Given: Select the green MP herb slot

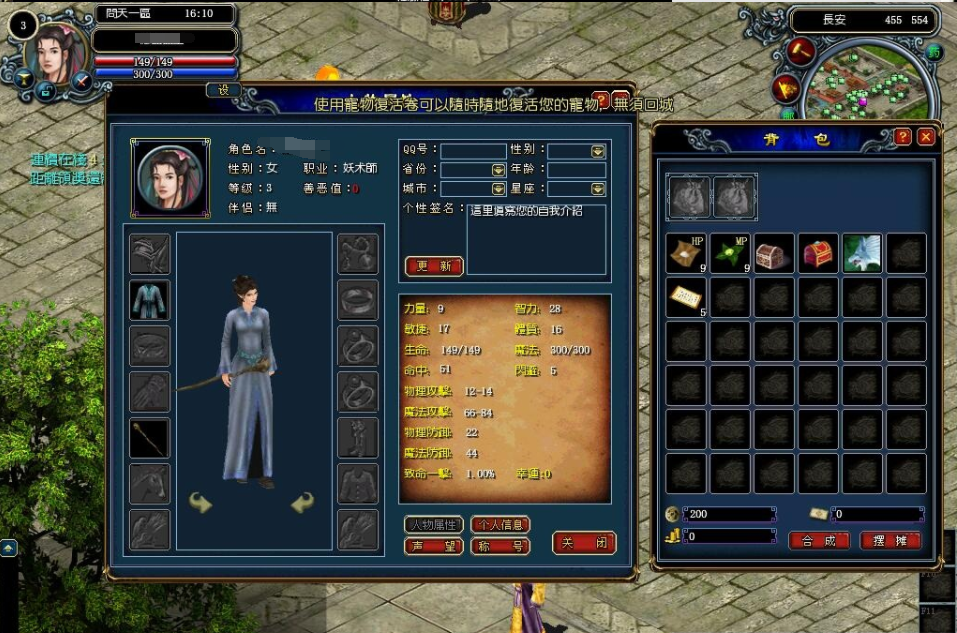Looking at the screenshot, I should (x=730, y=254).
